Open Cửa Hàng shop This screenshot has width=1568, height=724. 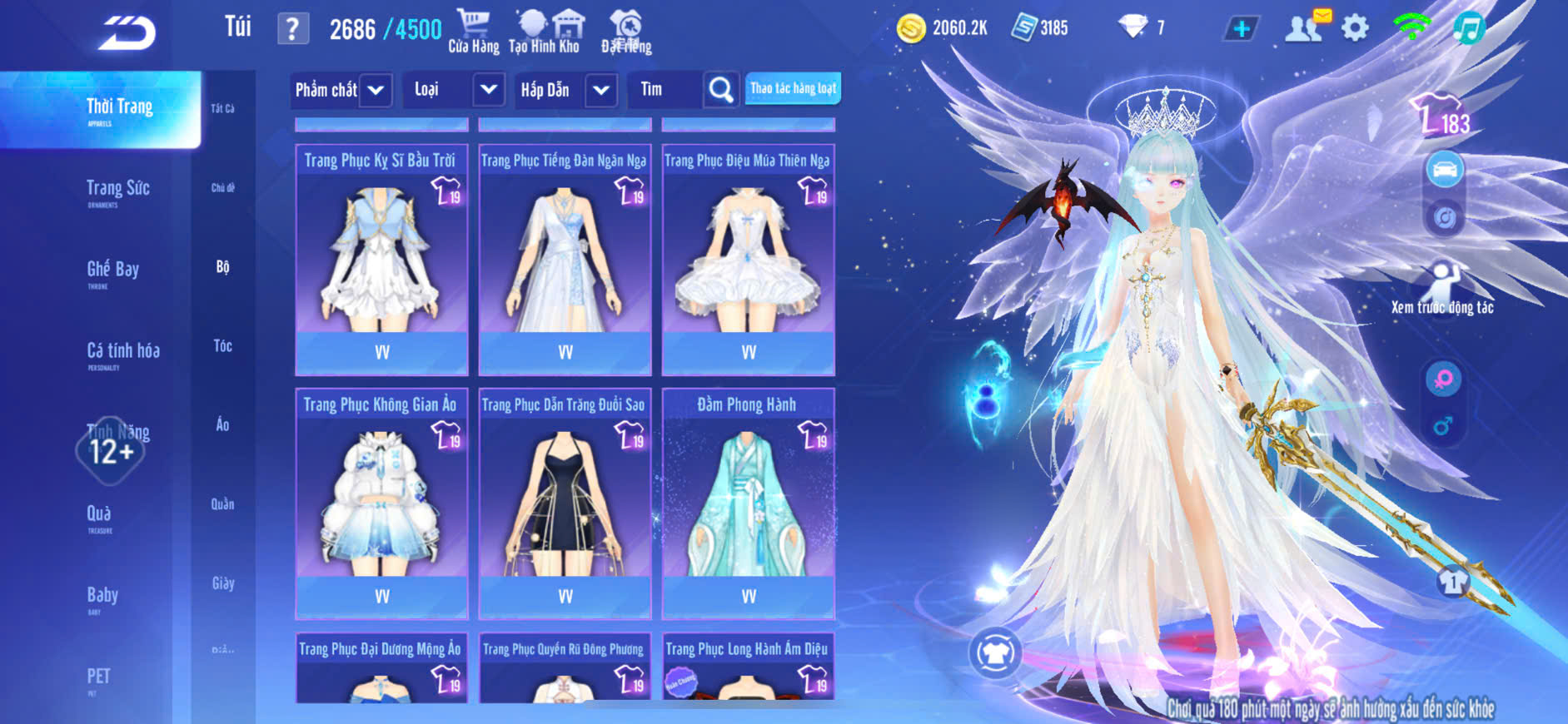tap(473, 32)
